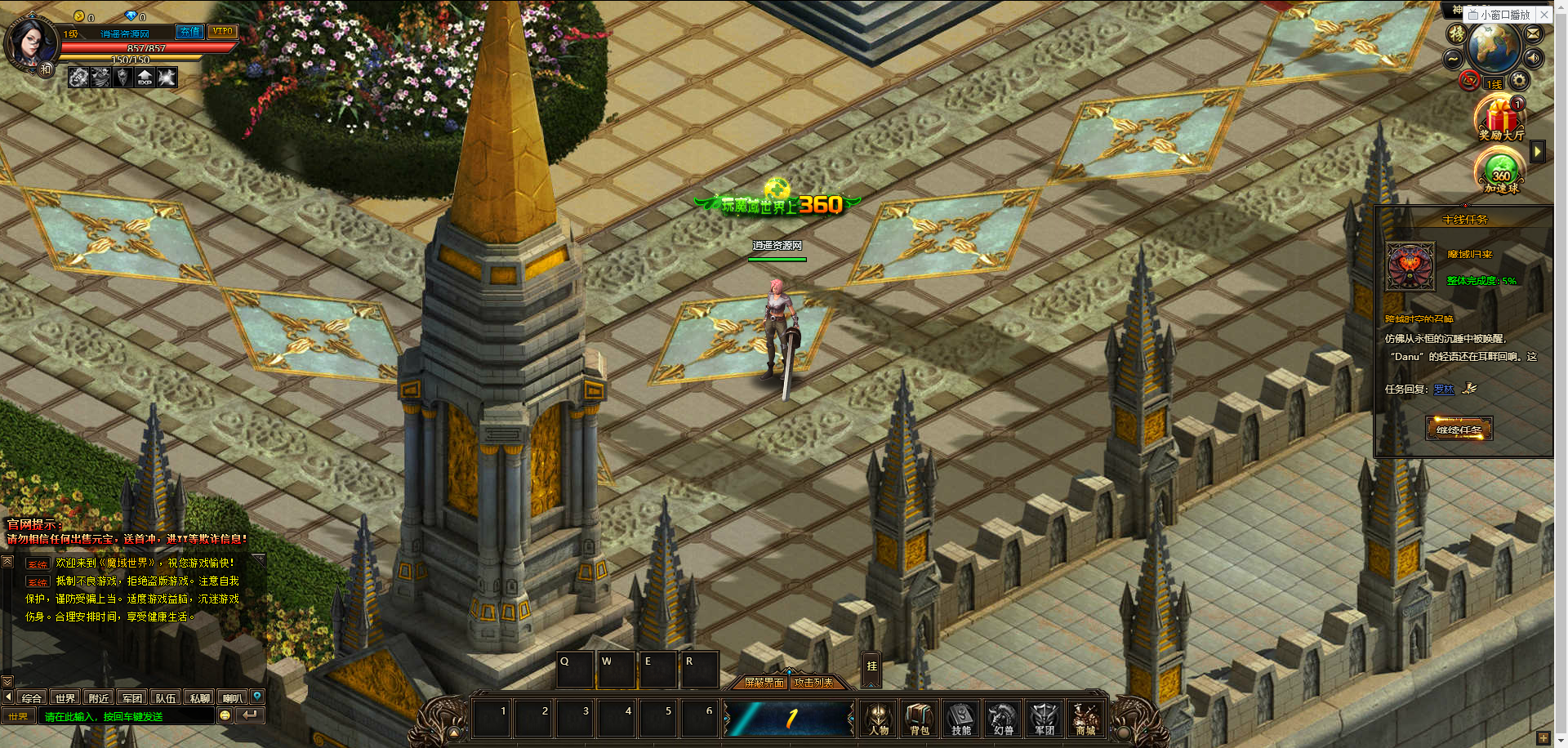Open the 幻兽 pet menu
The image size is (1568, 748).
point(1003,719)
